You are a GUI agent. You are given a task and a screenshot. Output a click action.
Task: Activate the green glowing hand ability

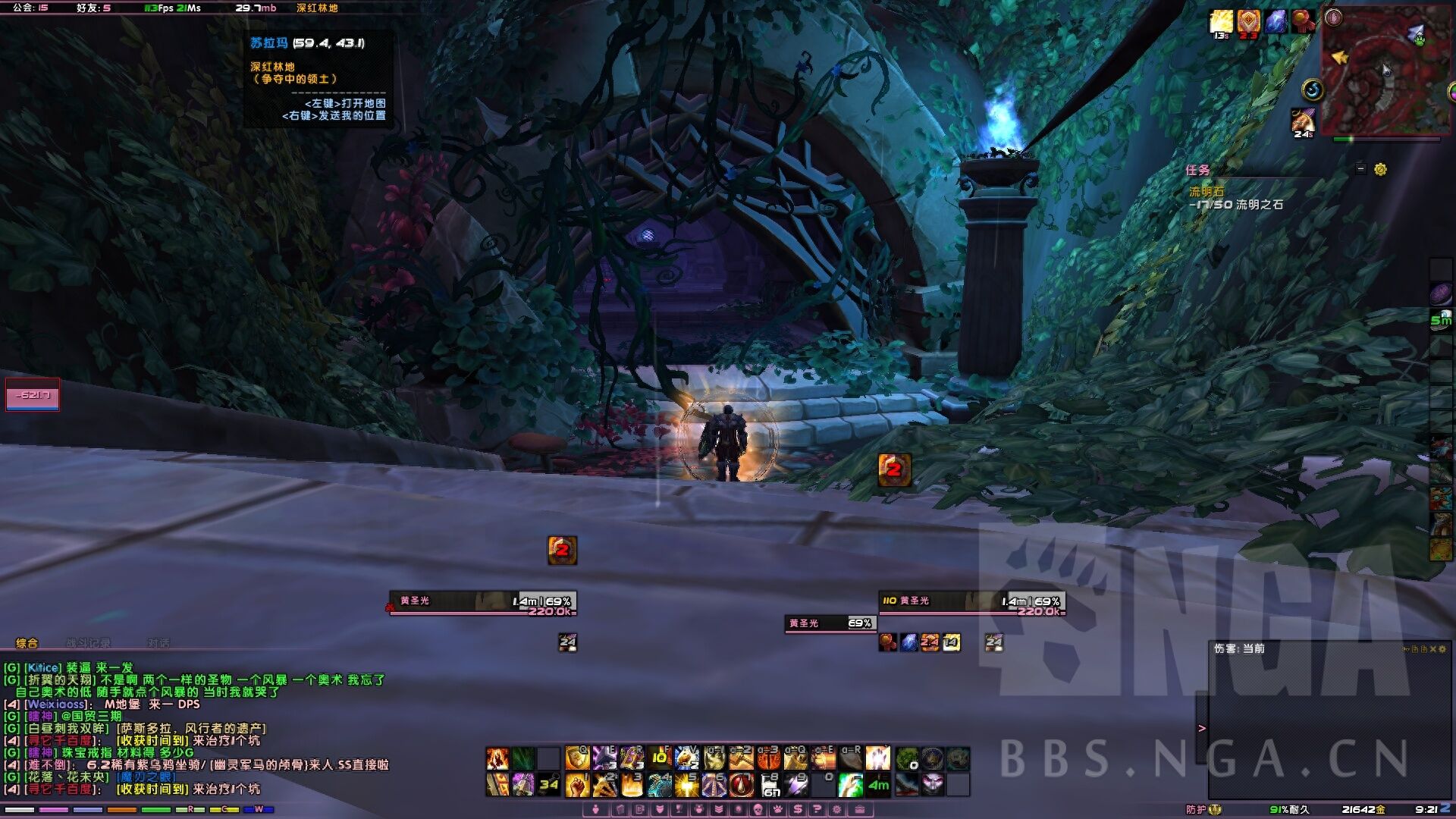tap(850, 785)
